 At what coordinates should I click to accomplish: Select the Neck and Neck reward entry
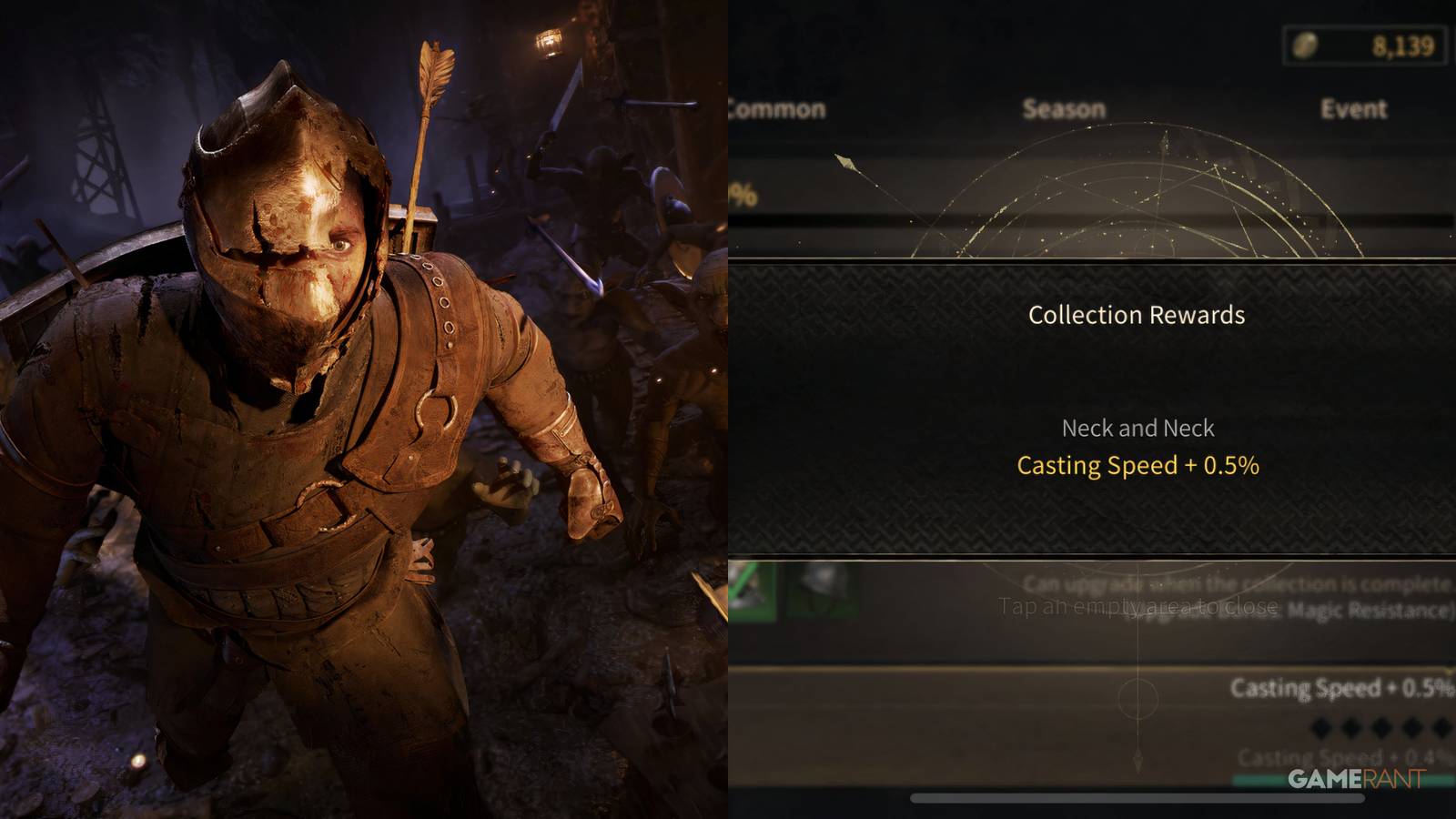coord(1137,427)
